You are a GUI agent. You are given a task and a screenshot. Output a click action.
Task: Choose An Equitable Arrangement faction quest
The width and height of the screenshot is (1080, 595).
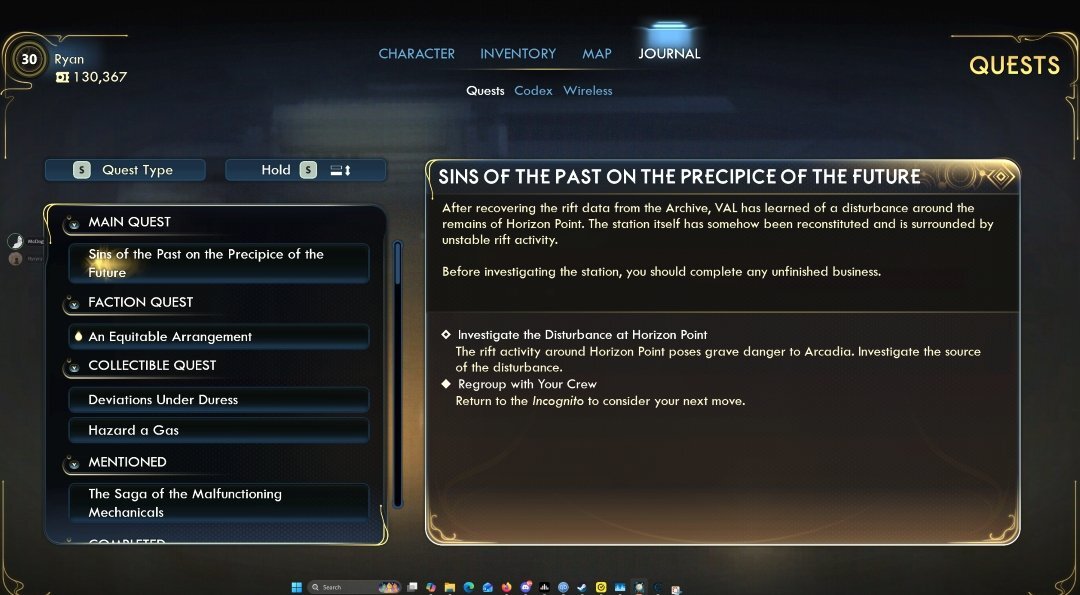point(218,337)
